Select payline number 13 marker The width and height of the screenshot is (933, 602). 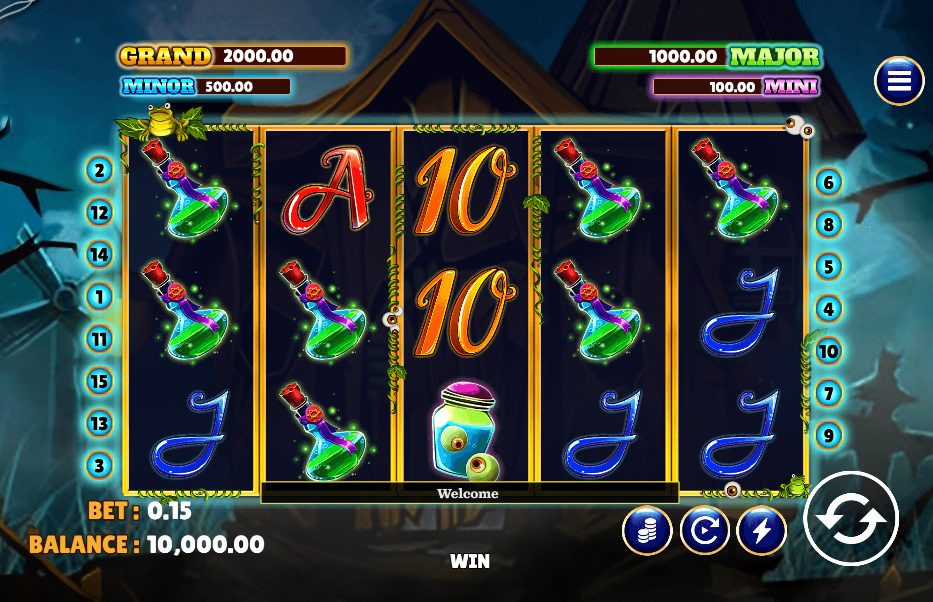pyautogui.click(x=99, y=422)
